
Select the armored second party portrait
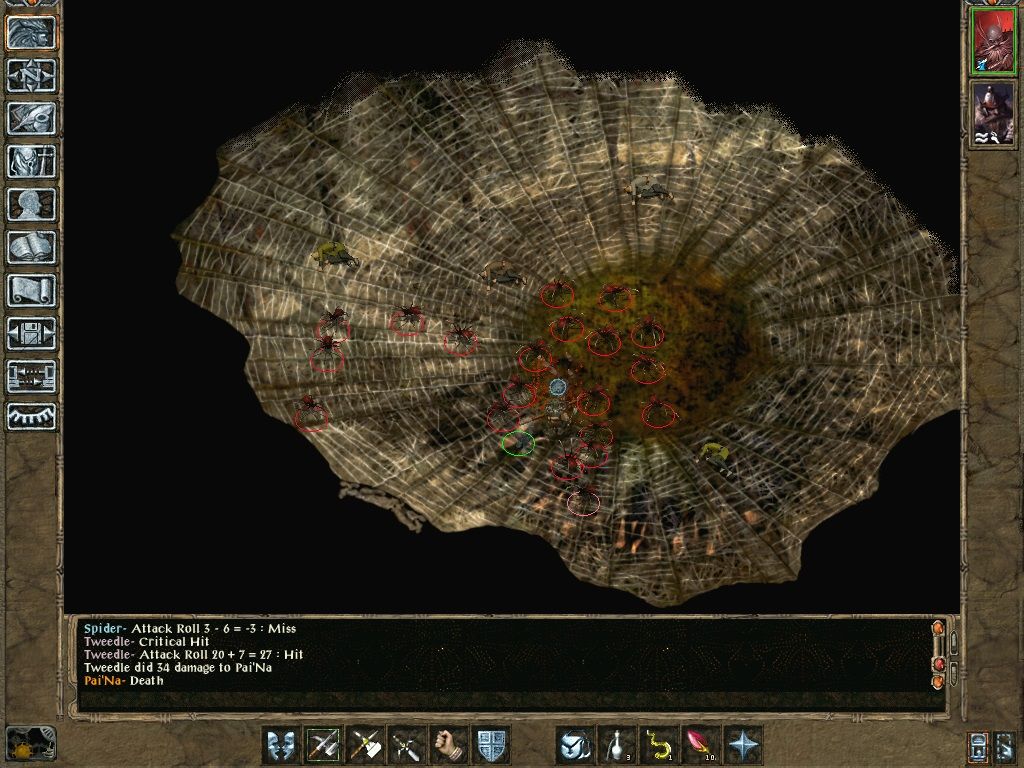tap(991, 114)
